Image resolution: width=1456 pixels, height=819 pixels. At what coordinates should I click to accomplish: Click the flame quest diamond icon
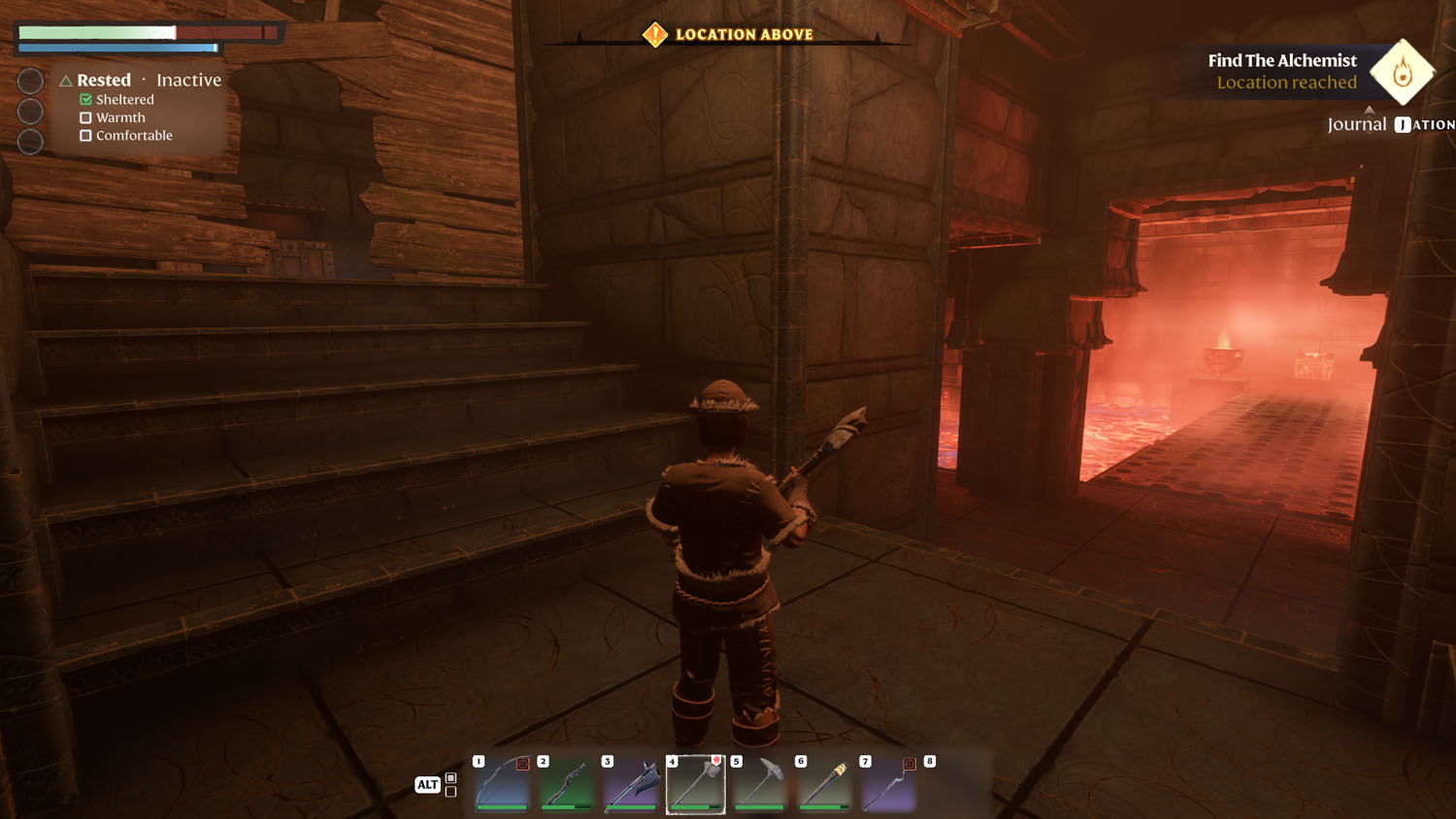point(1402,72)
